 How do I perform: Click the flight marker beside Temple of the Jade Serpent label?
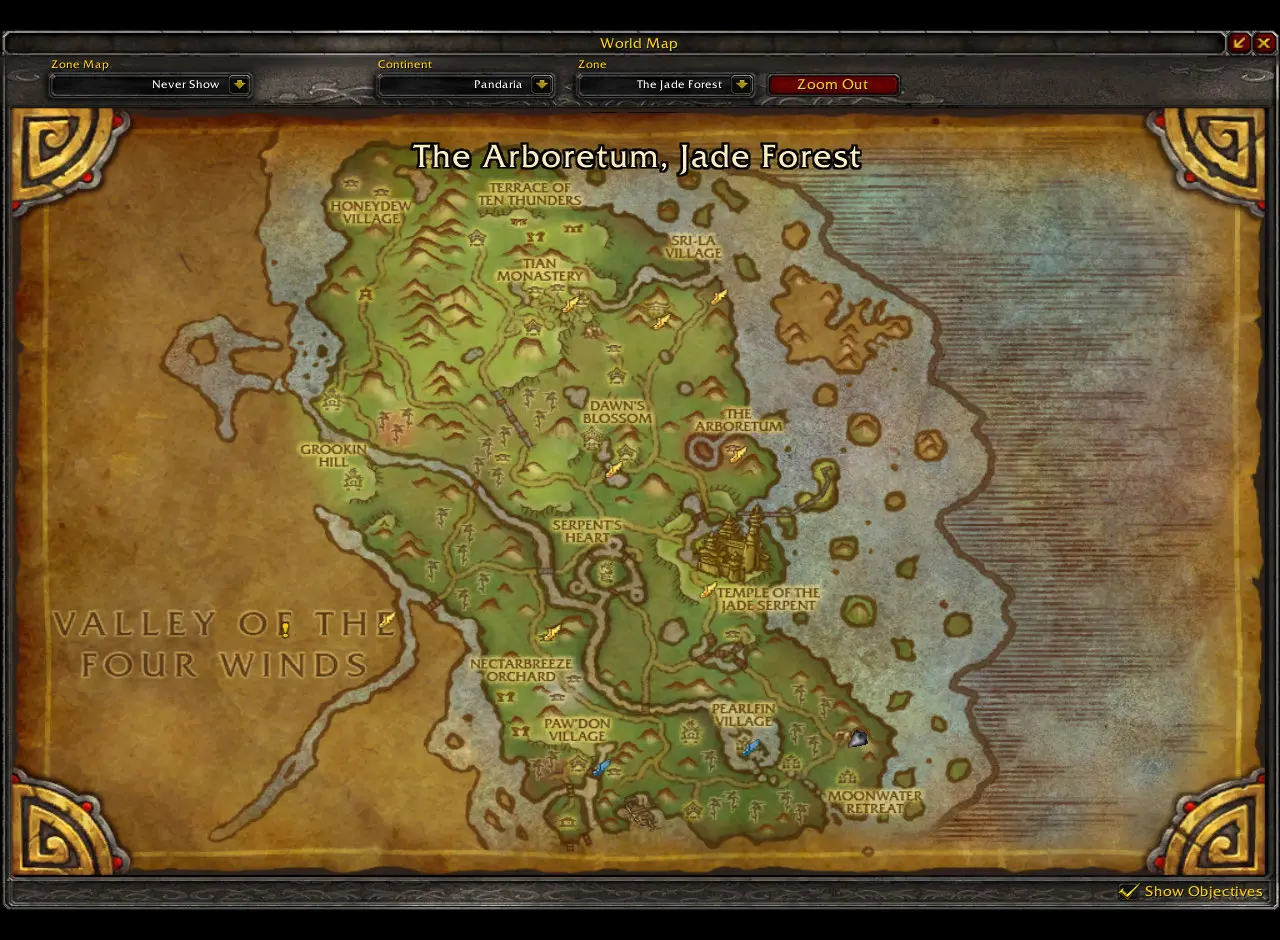[x=708, y=590]
